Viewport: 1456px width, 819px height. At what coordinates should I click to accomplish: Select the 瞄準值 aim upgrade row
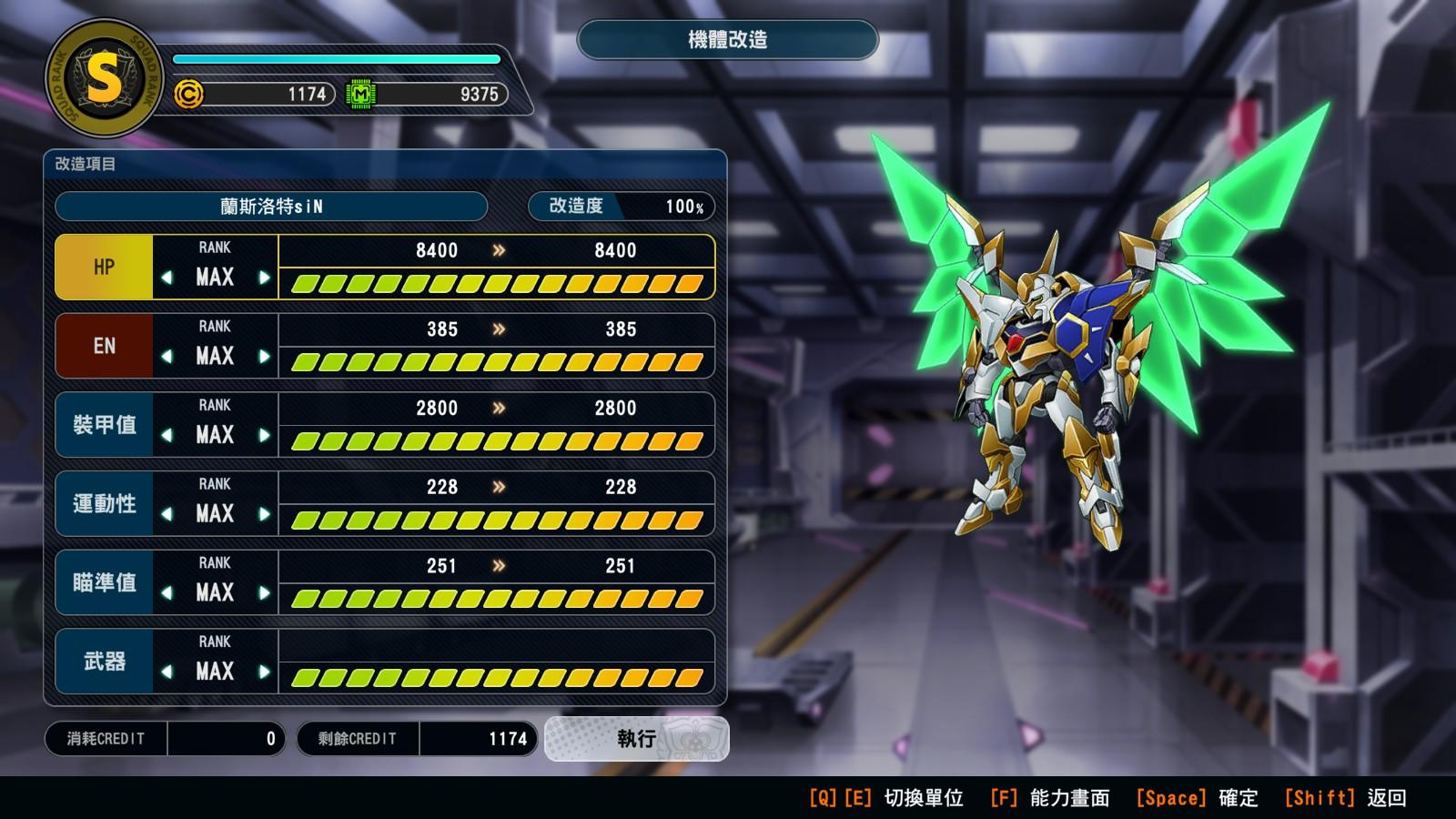(x=104, y=583)
